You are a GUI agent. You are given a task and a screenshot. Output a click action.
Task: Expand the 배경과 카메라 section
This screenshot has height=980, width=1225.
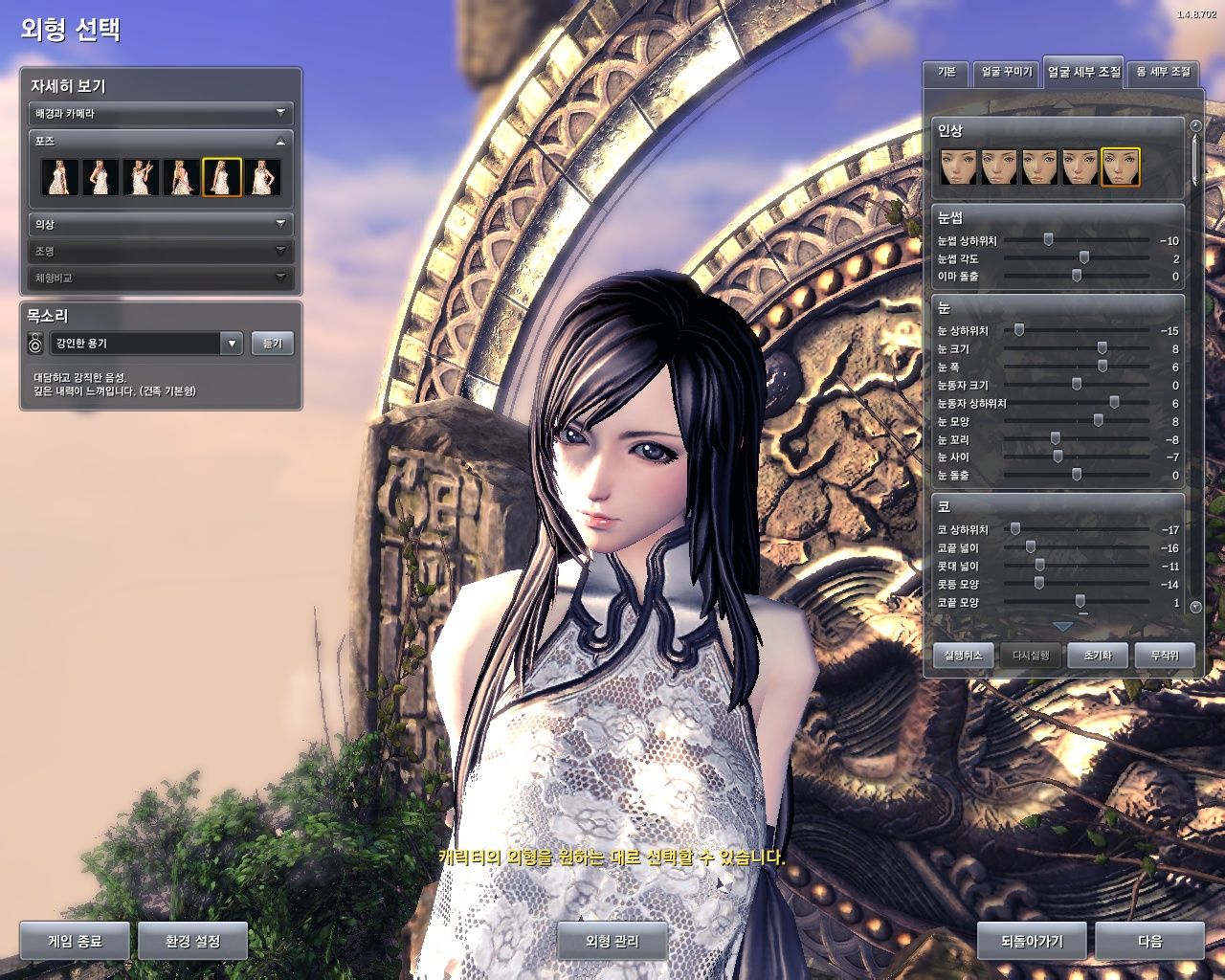(160, 113)
